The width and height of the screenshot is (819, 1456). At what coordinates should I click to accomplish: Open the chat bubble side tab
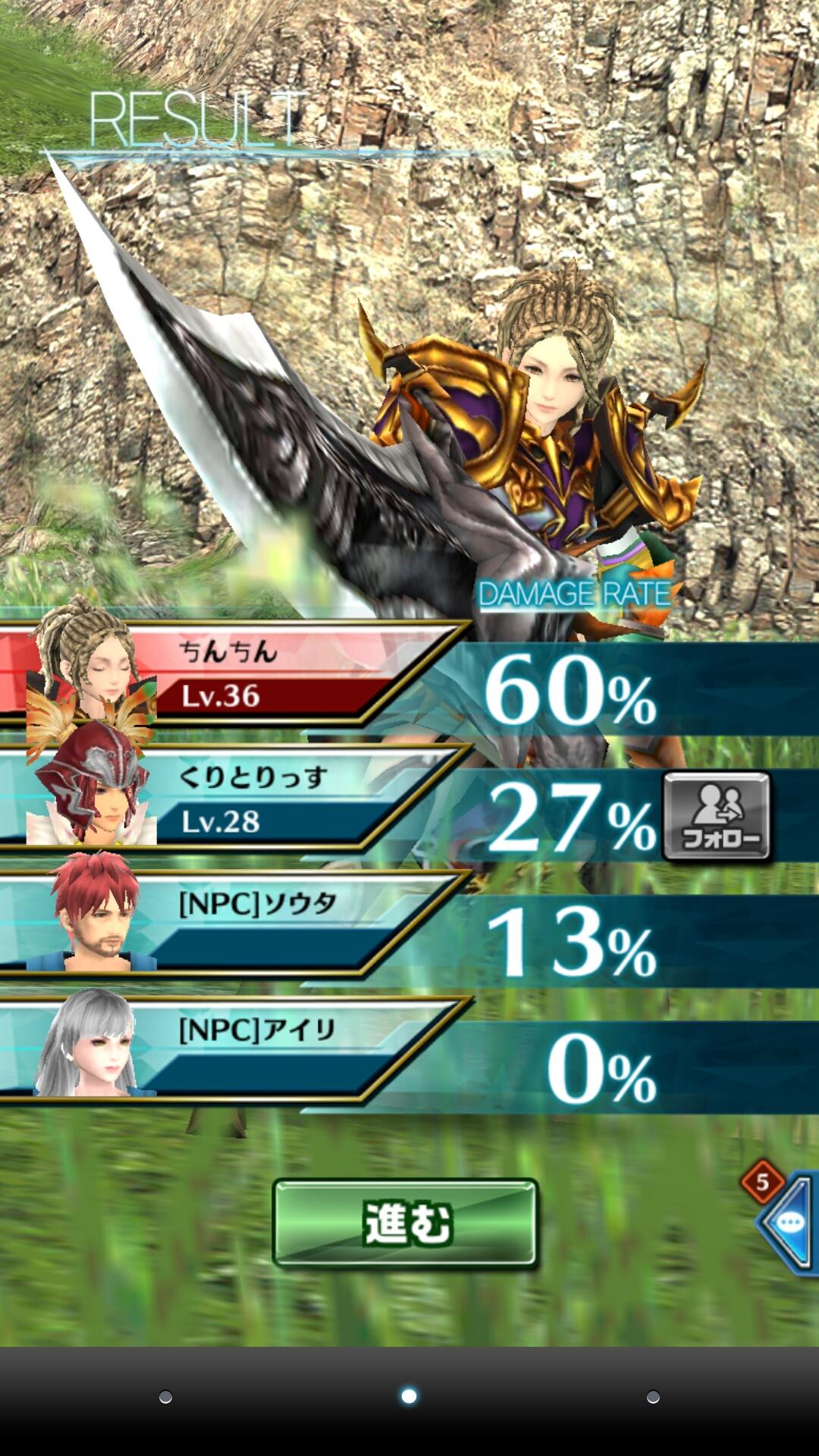coord(789,1222)
